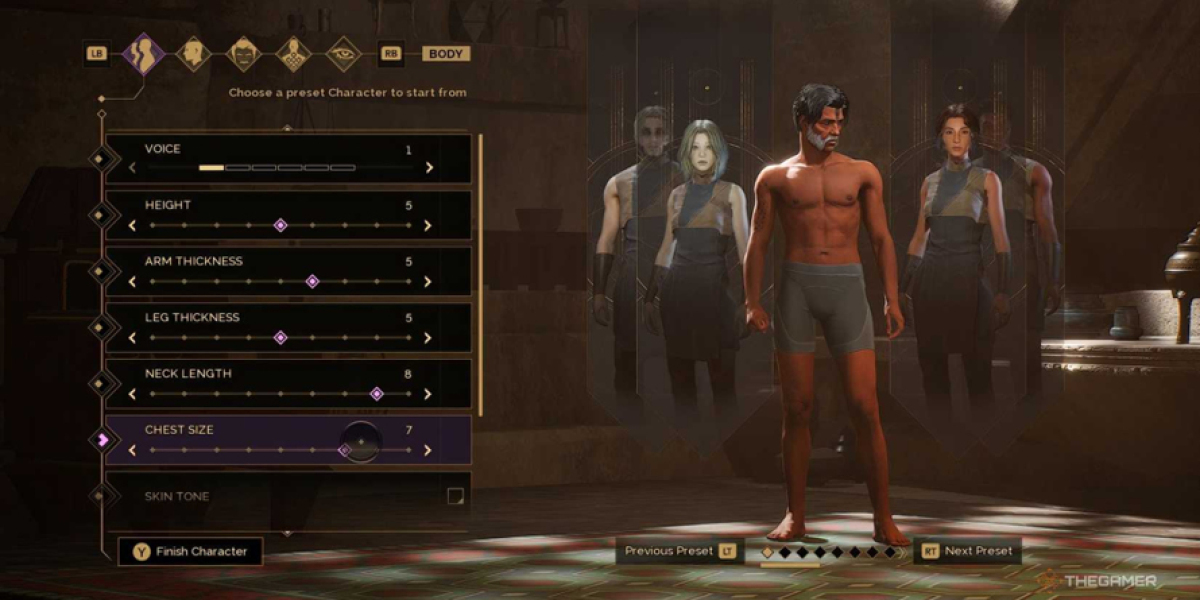Decrease Chest Size with left arrow
Viewport: 1200px width, 600px height.
pos(132,450)
